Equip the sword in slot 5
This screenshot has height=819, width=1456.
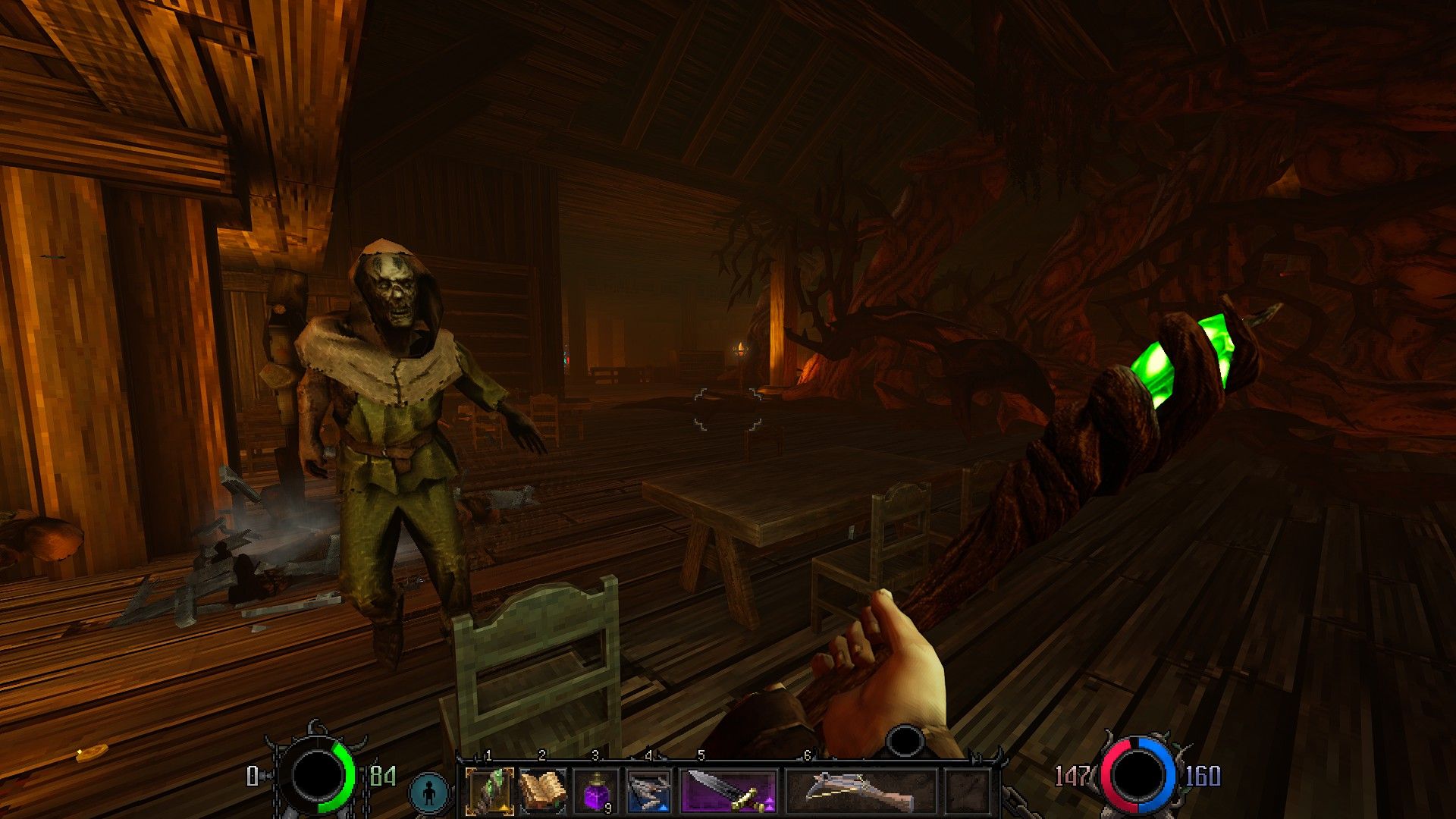[x=730, y=792]
